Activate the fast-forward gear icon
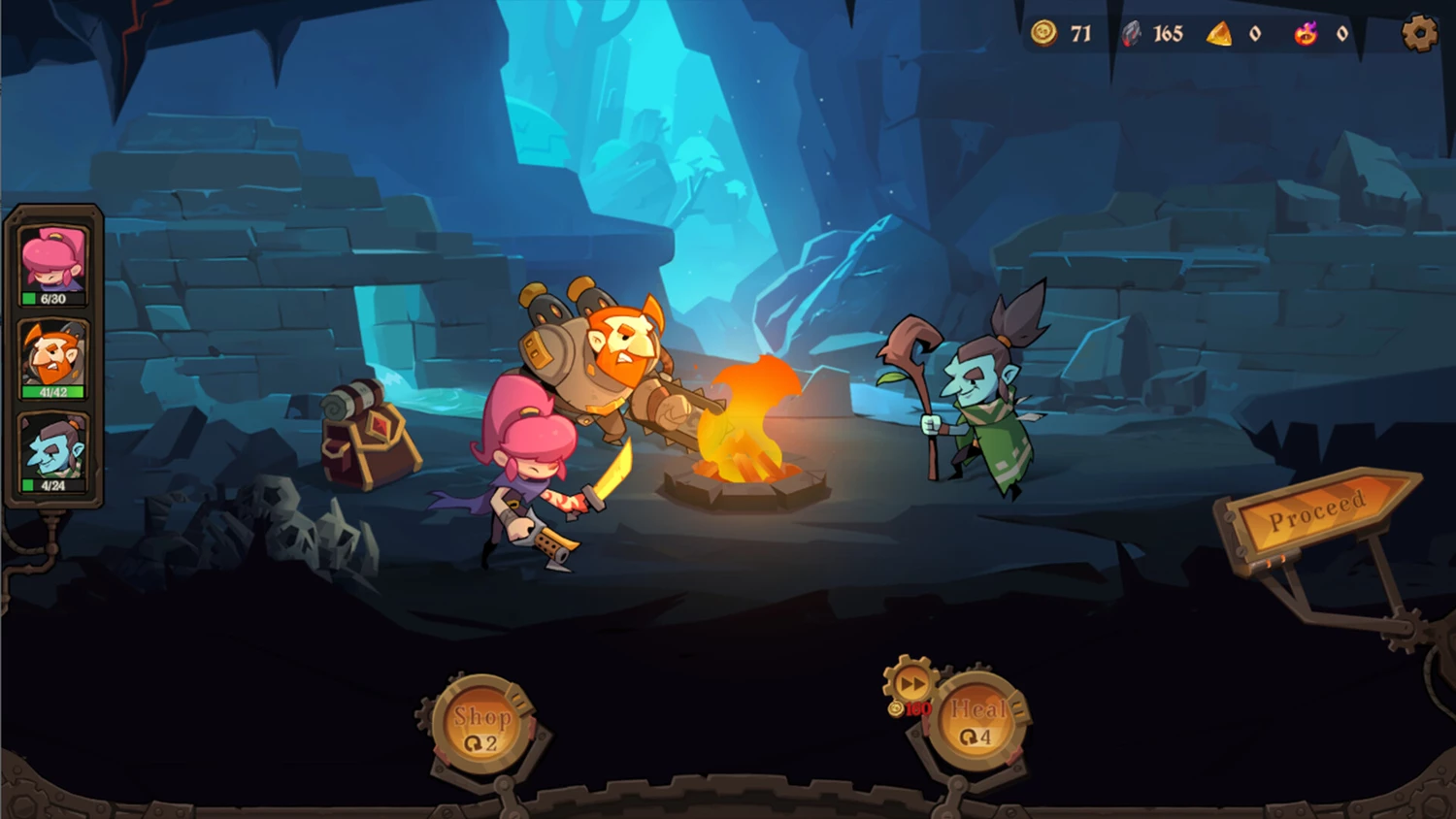The image size is (1456, 819). 910,684
